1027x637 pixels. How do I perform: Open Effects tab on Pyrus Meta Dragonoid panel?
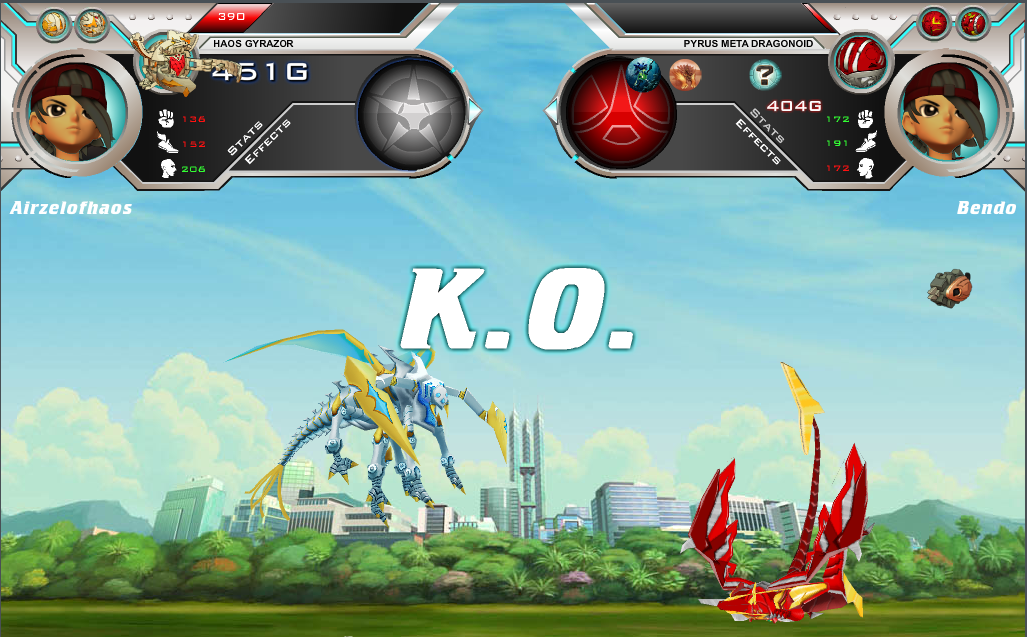(758, 142)
